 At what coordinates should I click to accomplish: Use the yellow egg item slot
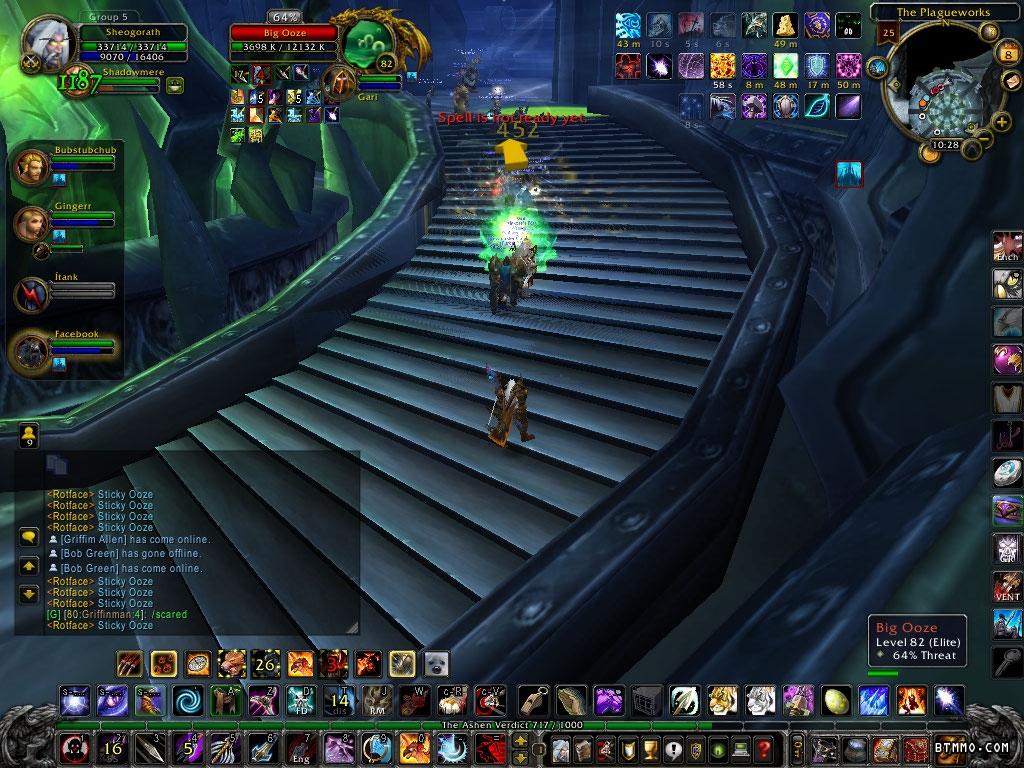pyautogui.click(x=836, y=700)
